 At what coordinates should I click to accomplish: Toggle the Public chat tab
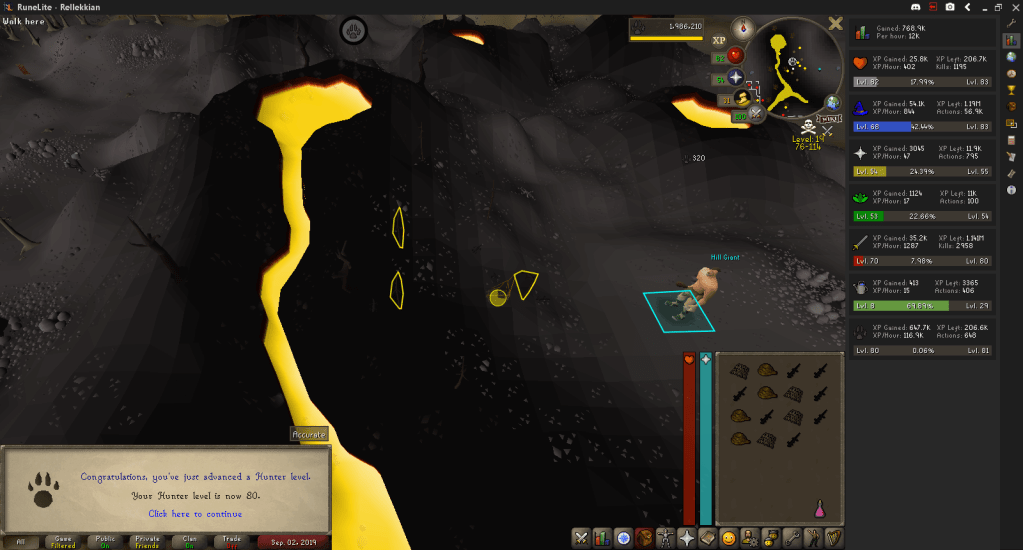coord(106,541)
